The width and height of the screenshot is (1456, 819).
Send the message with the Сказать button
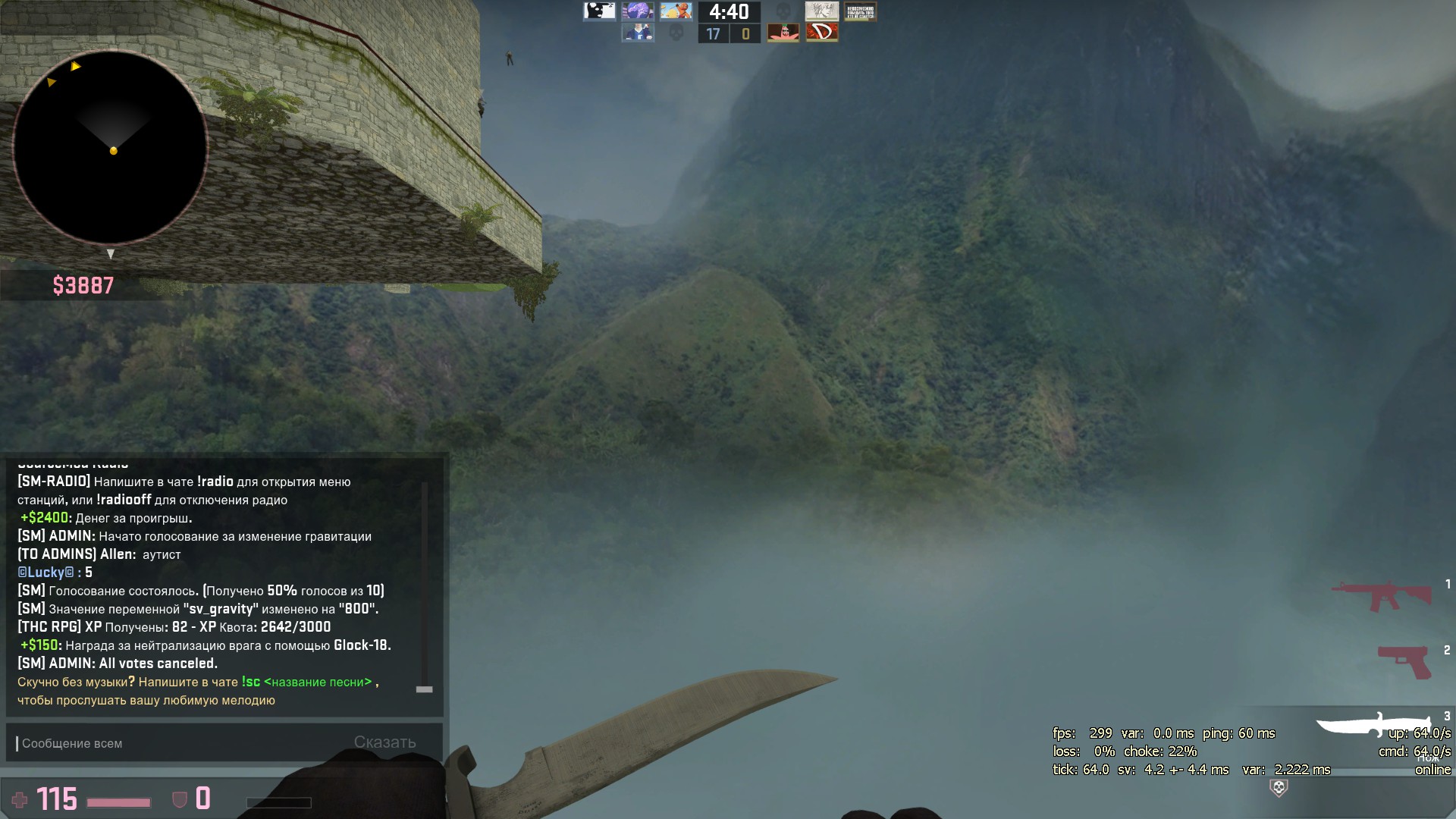[384, 742]
